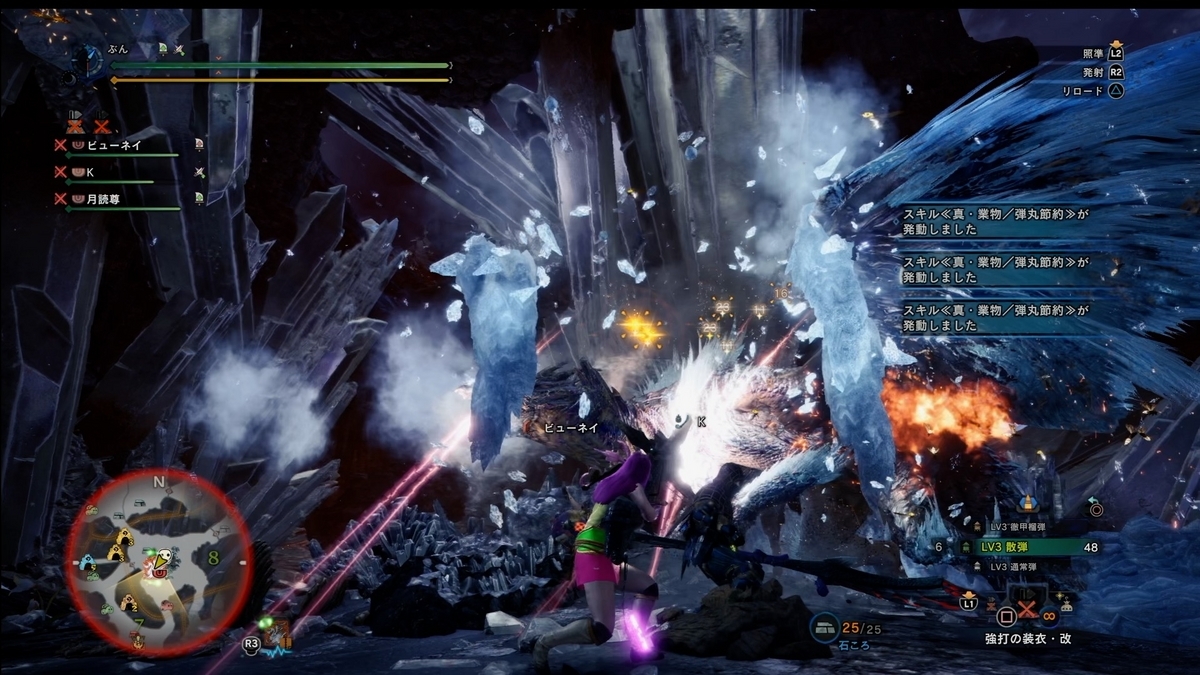Select party member K in the list

pos(90,171)
